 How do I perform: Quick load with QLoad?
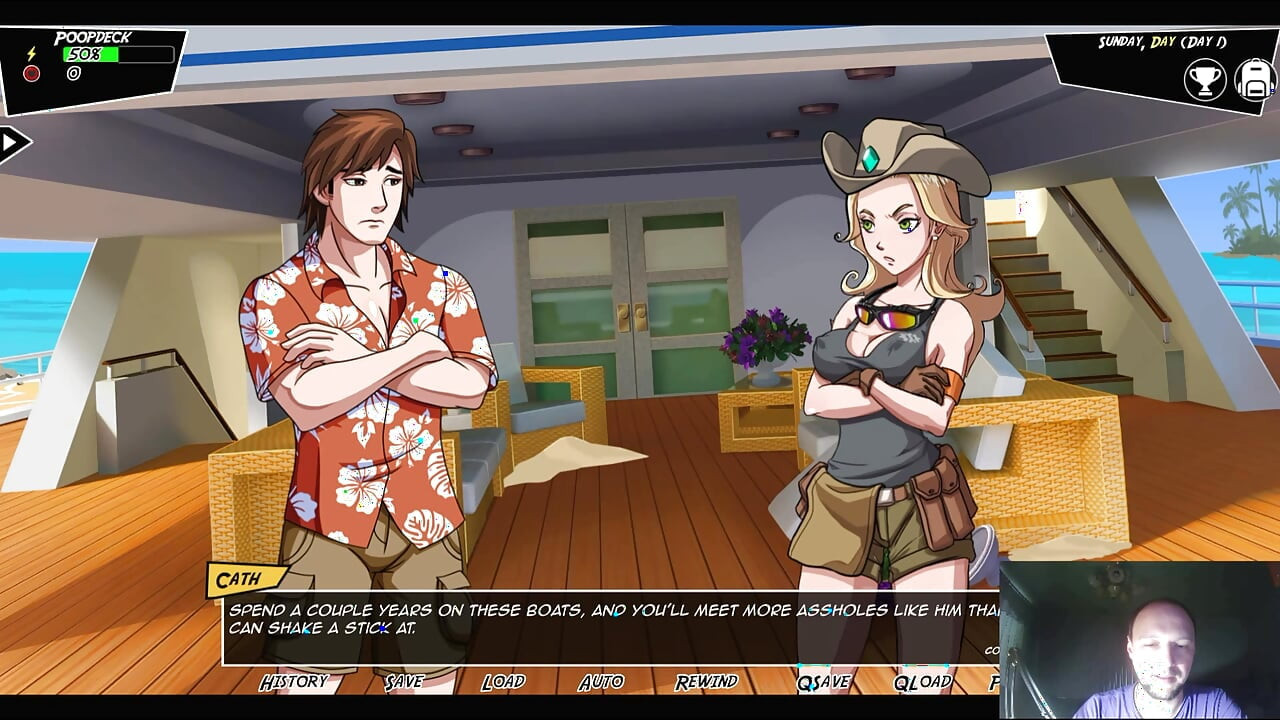point(922,682)
